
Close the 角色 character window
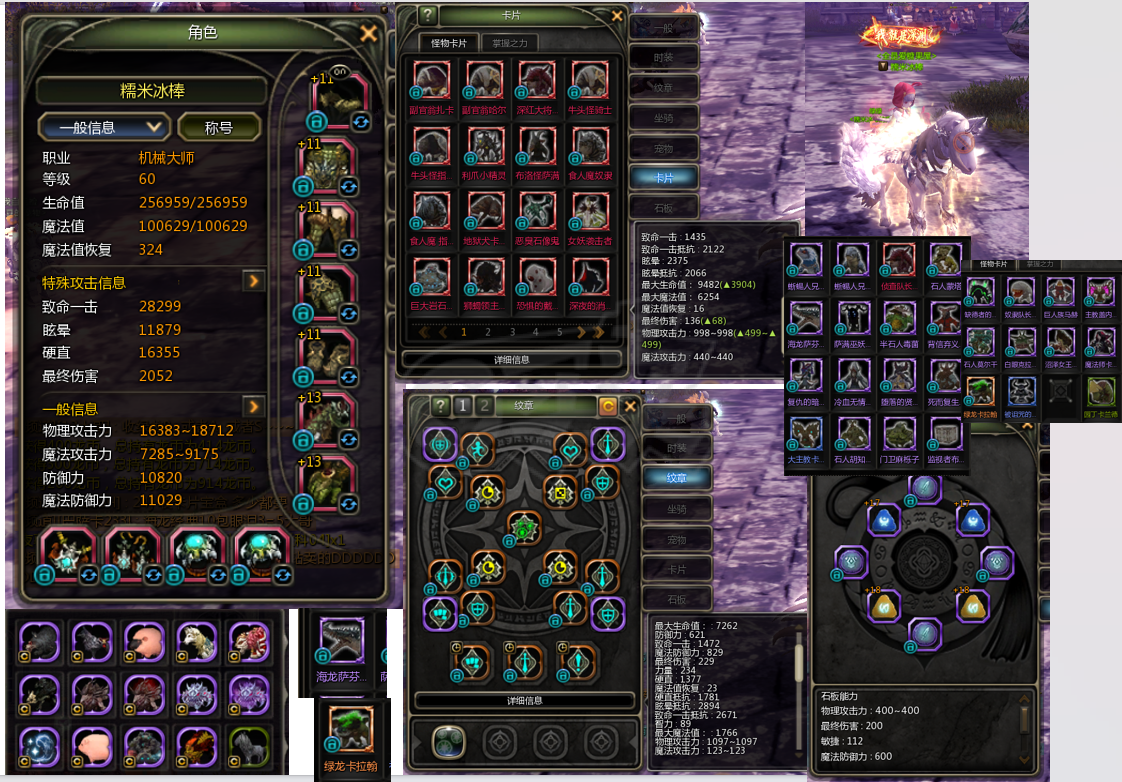click(x=368, y=33)
